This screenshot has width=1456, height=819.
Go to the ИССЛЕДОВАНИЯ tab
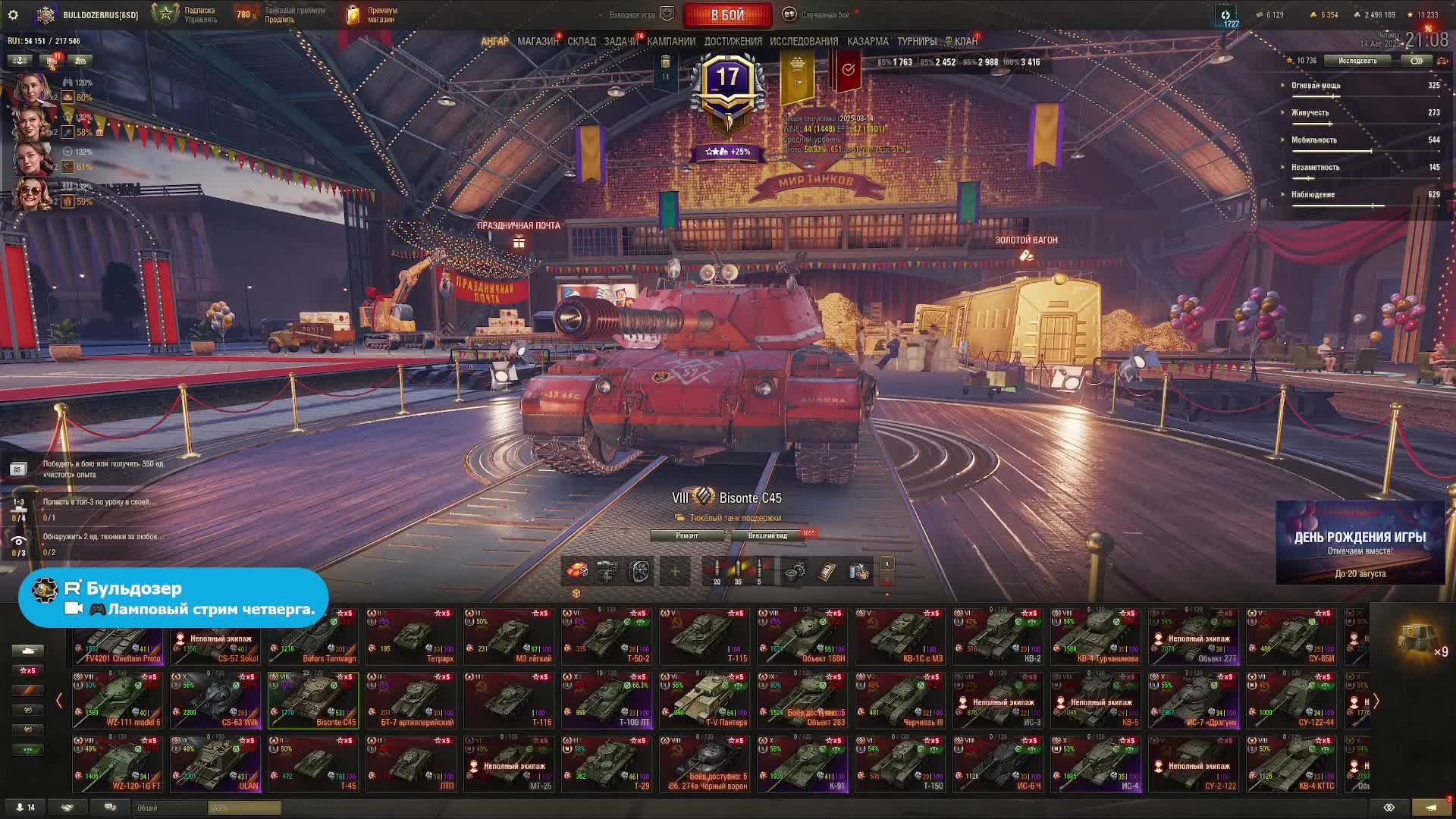[804, 41]
